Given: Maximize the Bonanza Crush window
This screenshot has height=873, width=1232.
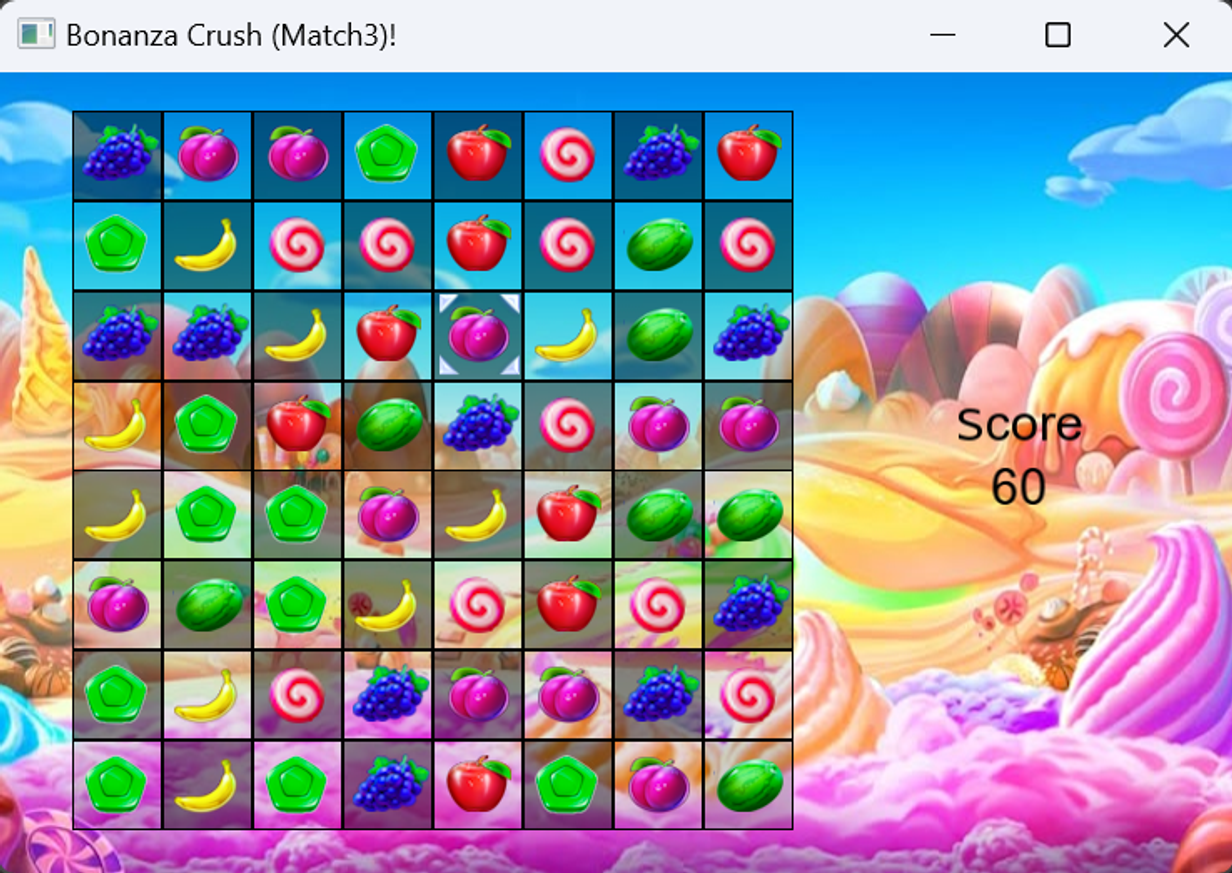Looking at the screenshot, I should click(x=1057, y=35).
